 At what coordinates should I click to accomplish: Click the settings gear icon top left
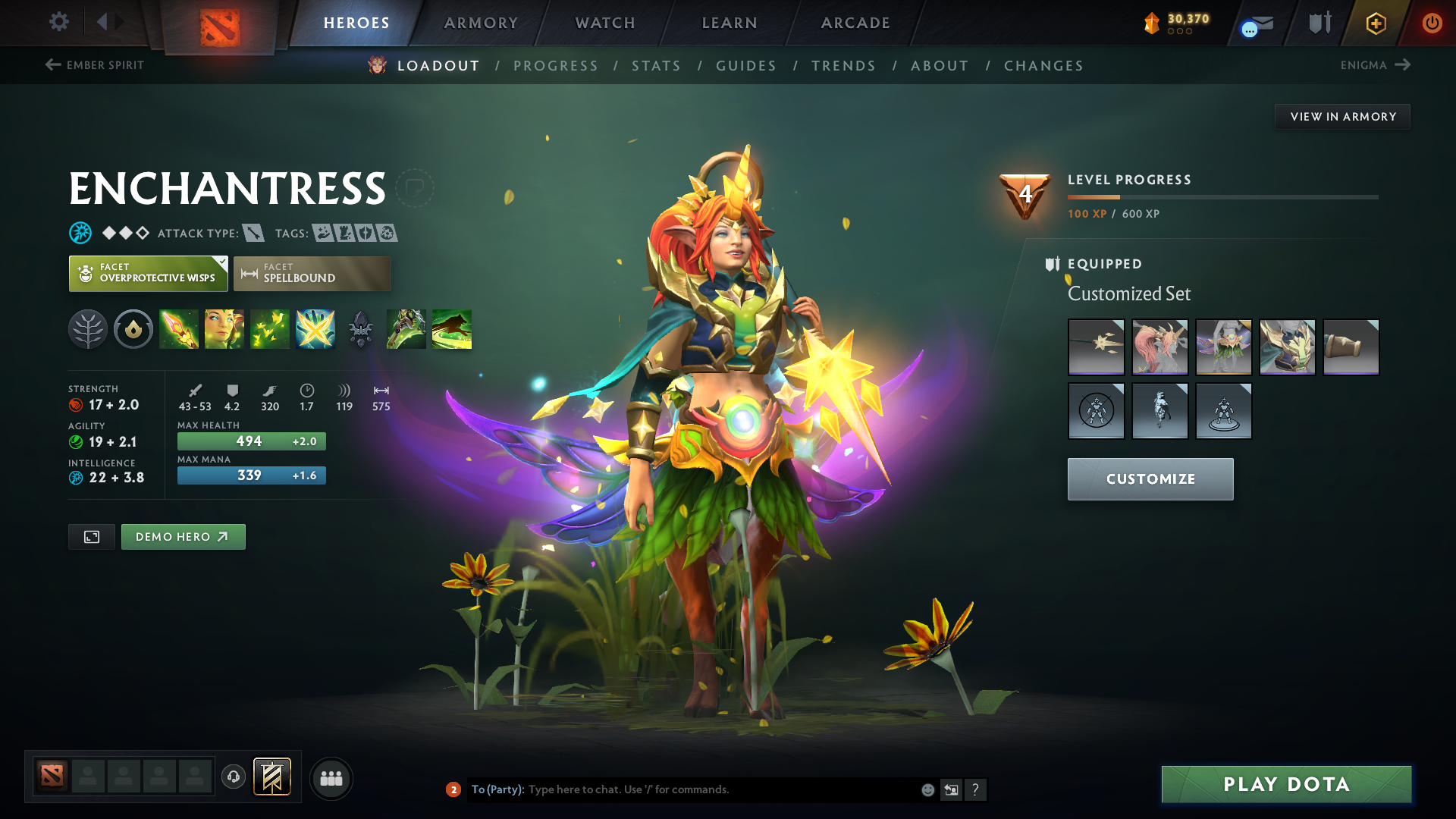(x=59, y=22)
